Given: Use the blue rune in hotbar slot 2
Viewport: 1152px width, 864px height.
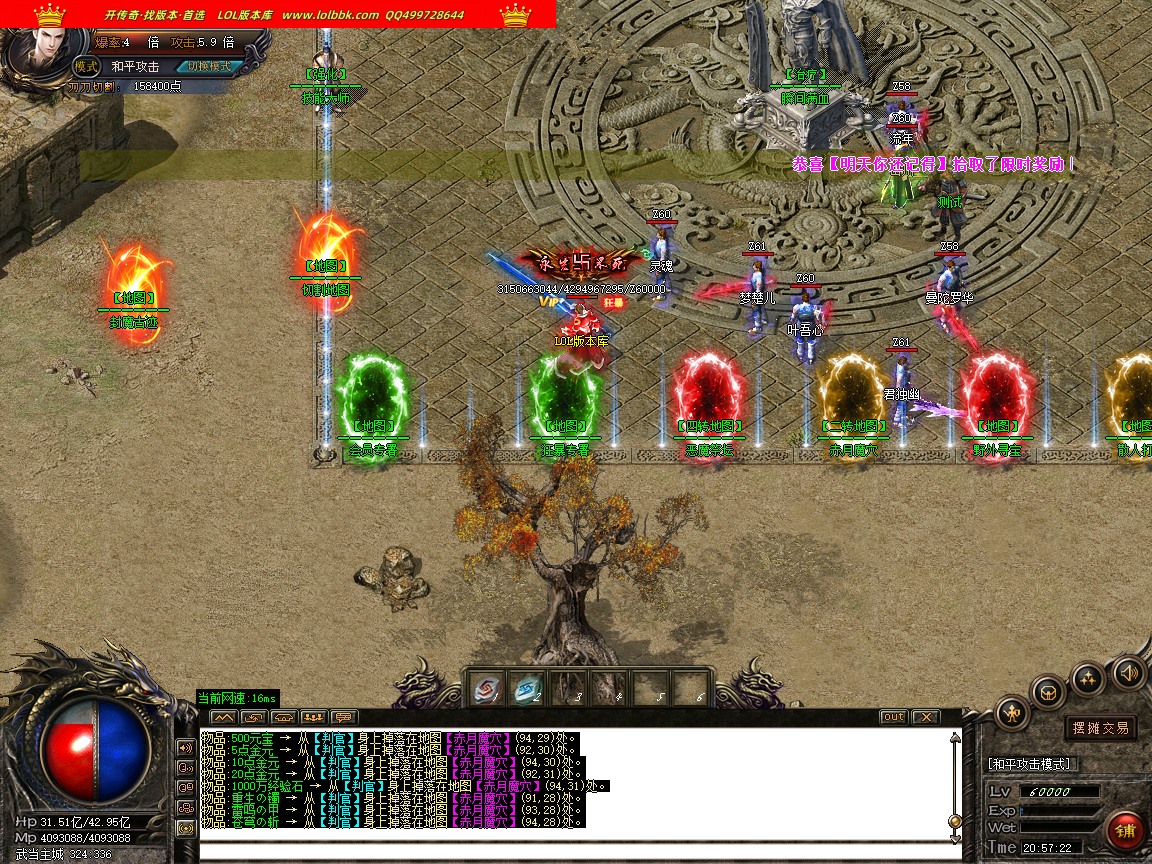Looking at the screenshot, I should point(527,689).
